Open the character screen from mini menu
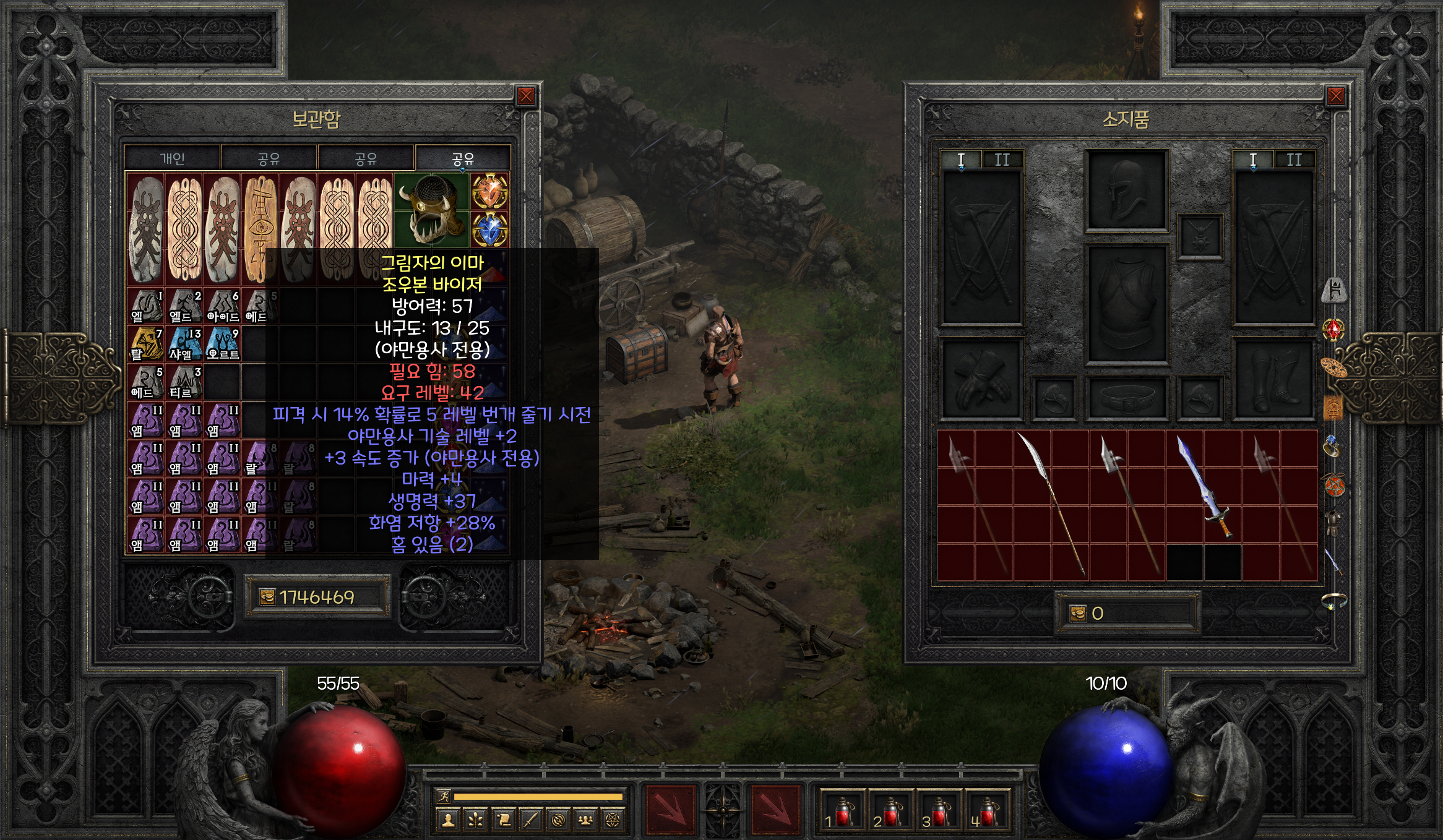Screen dimensions: 1443x840 coord(448,820)
